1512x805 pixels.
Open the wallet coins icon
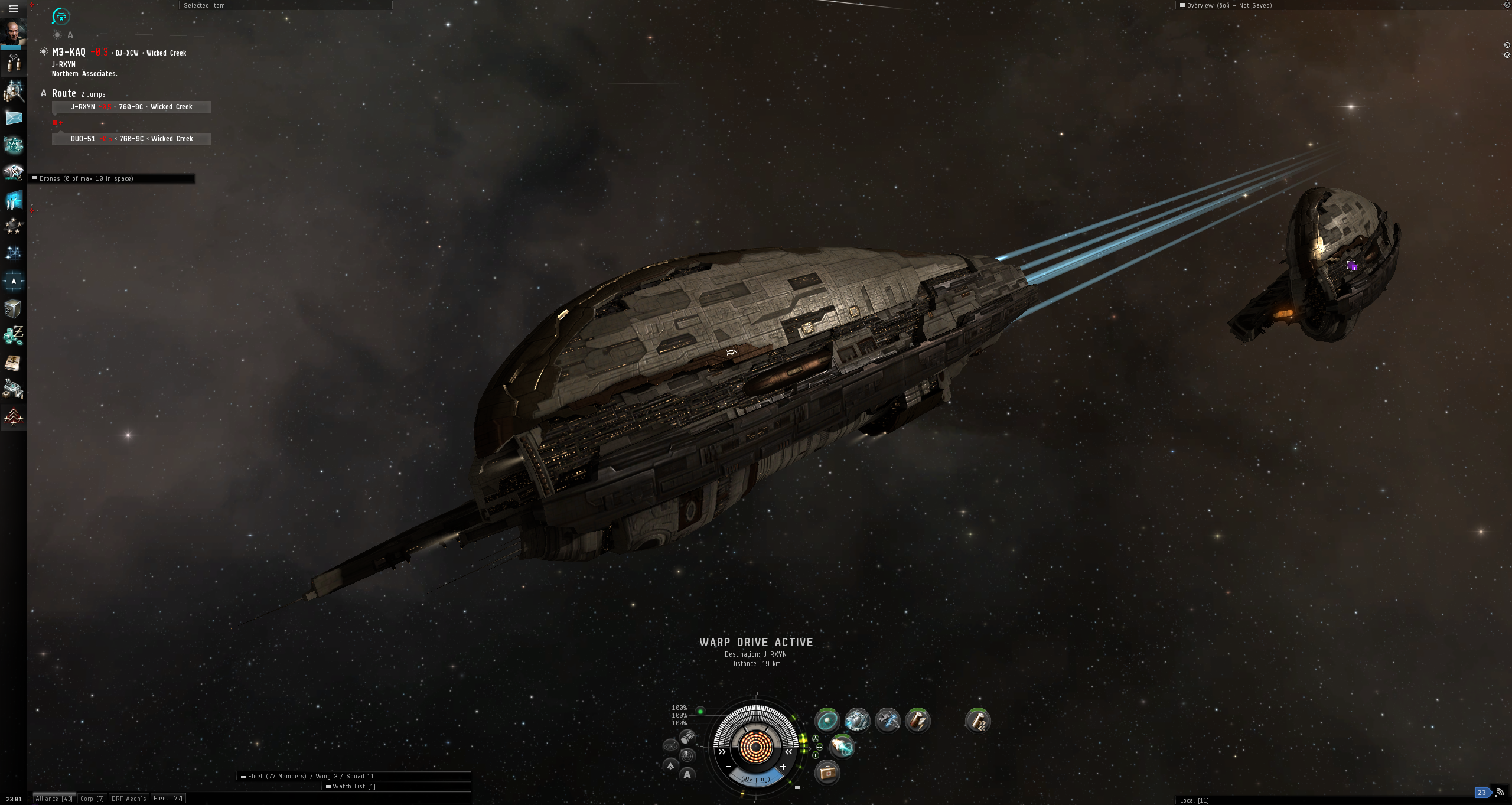tap(13, 335)
